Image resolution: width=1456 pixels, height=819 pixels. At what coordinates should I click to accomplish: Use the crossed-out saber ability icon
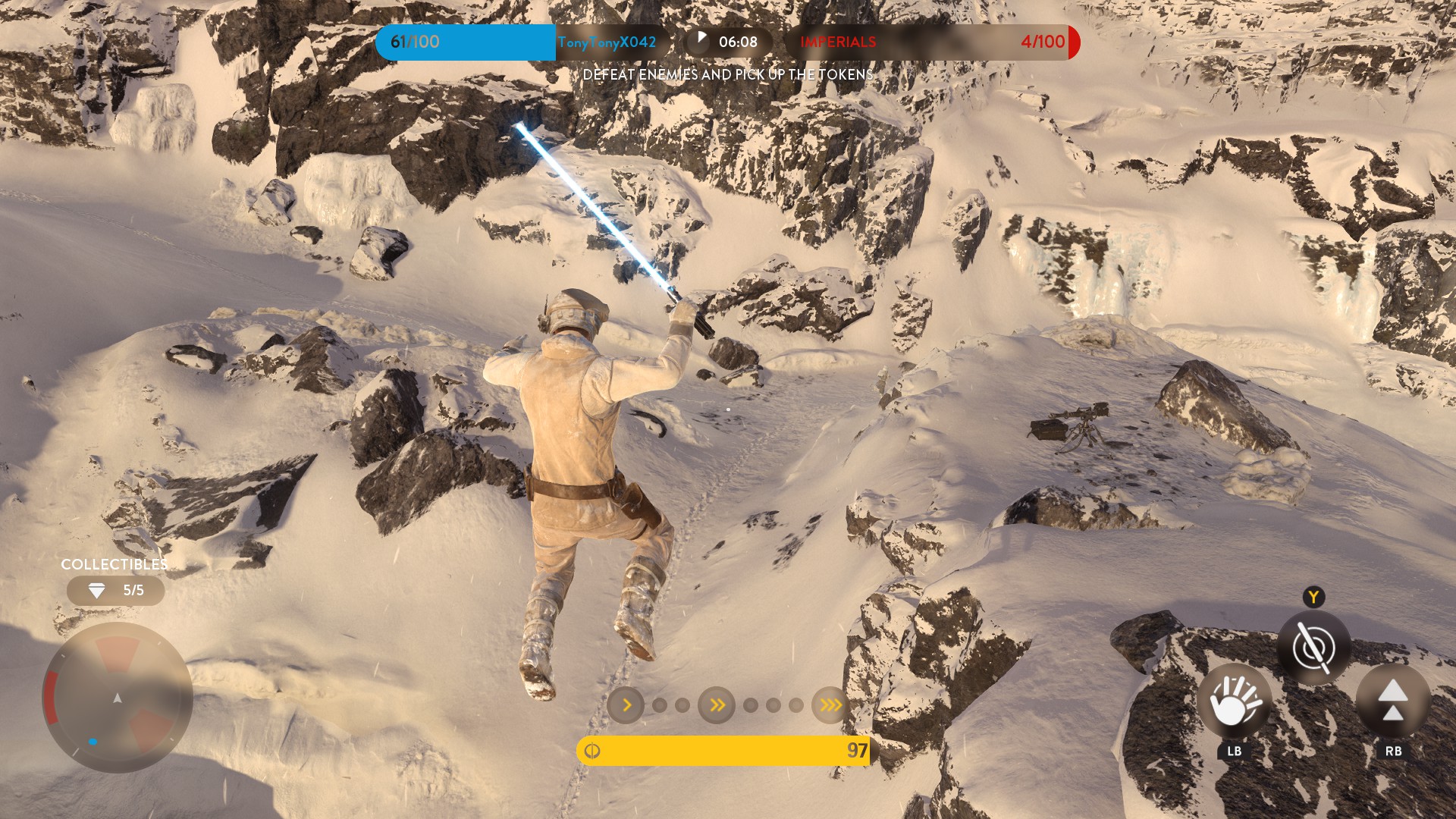[1313, 648]
